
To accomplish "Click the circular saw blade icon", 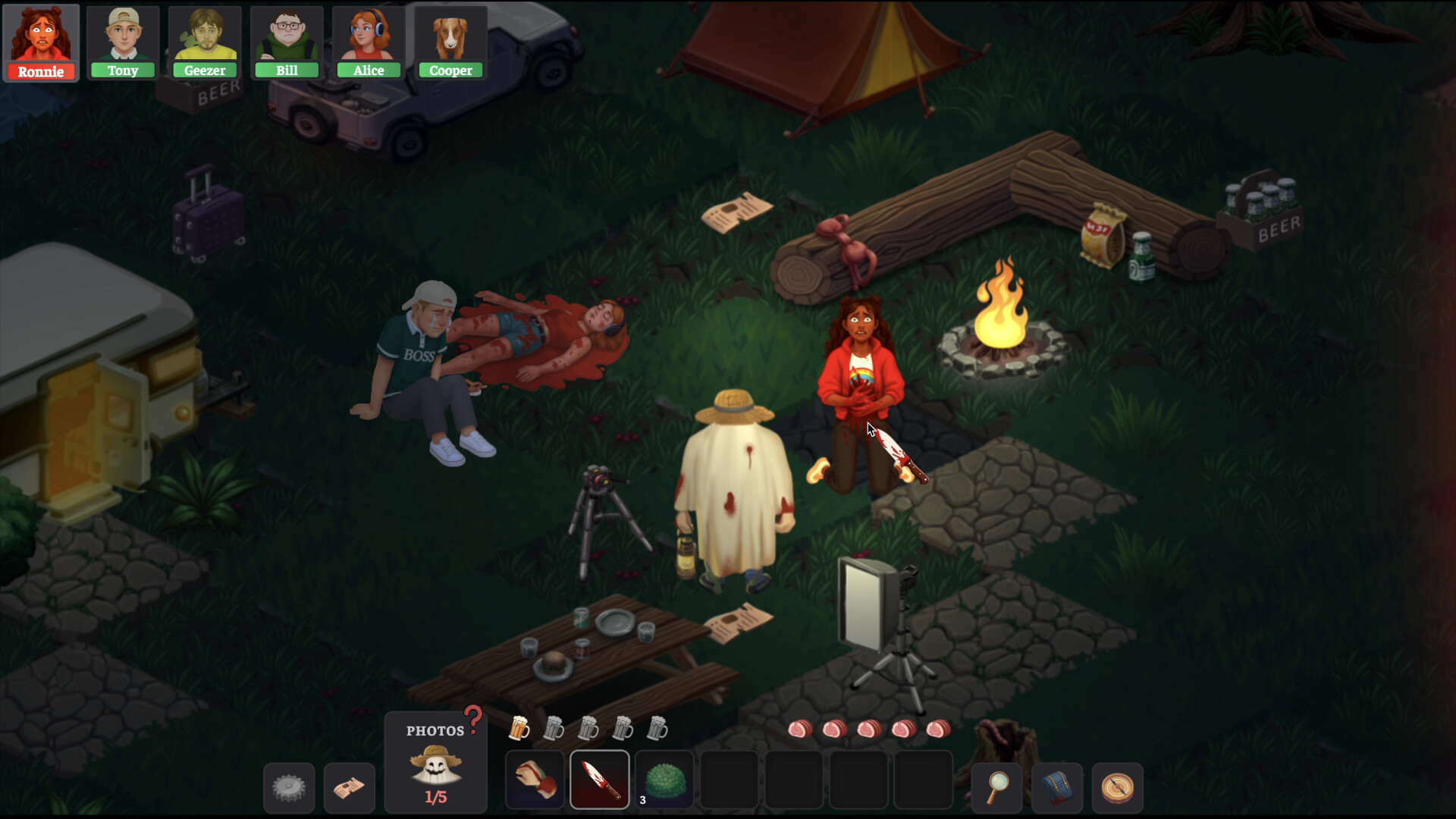I will tap(288, 787).
